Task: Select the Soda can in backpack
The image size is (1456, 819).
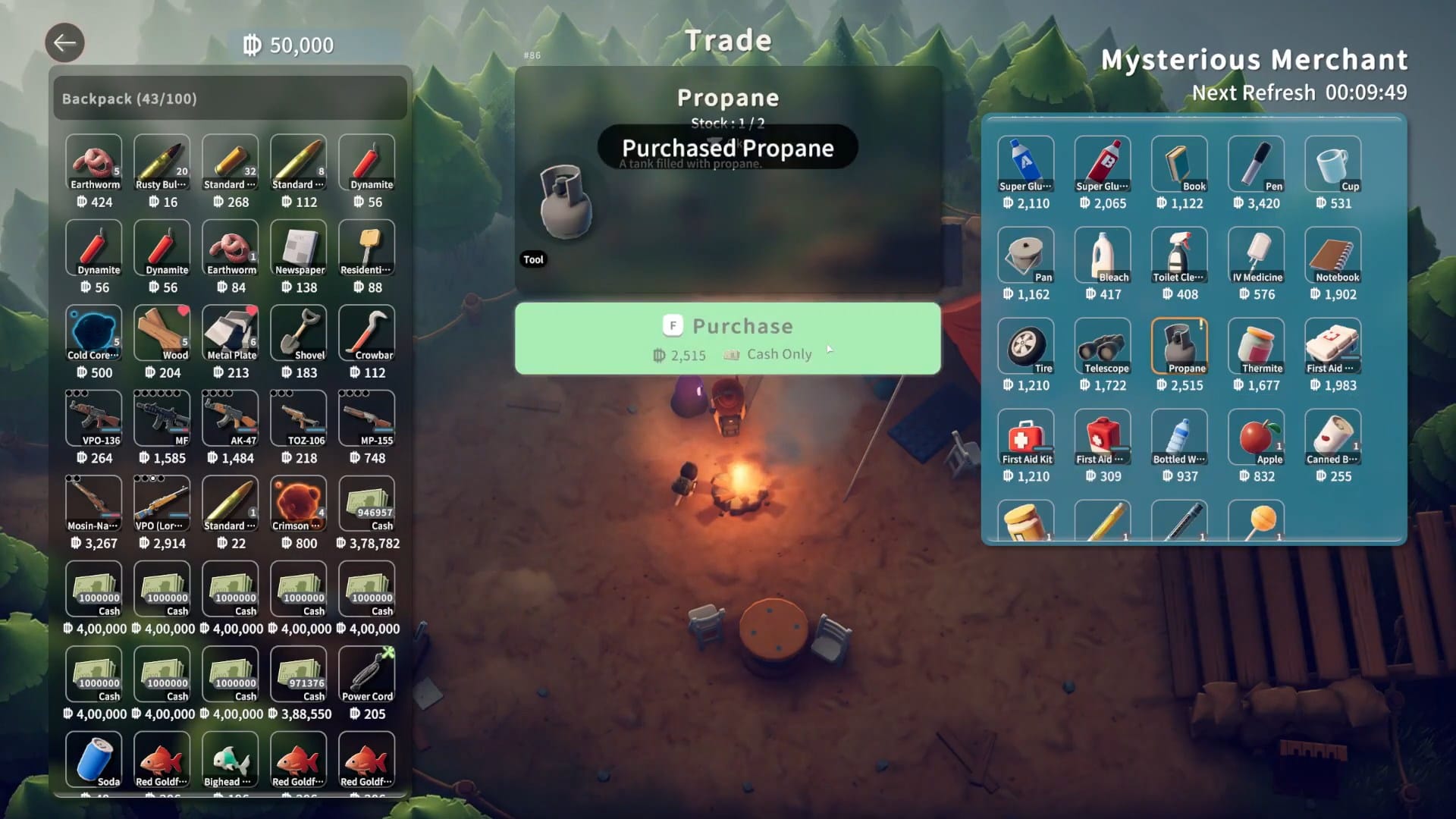Action: point(94,759)
